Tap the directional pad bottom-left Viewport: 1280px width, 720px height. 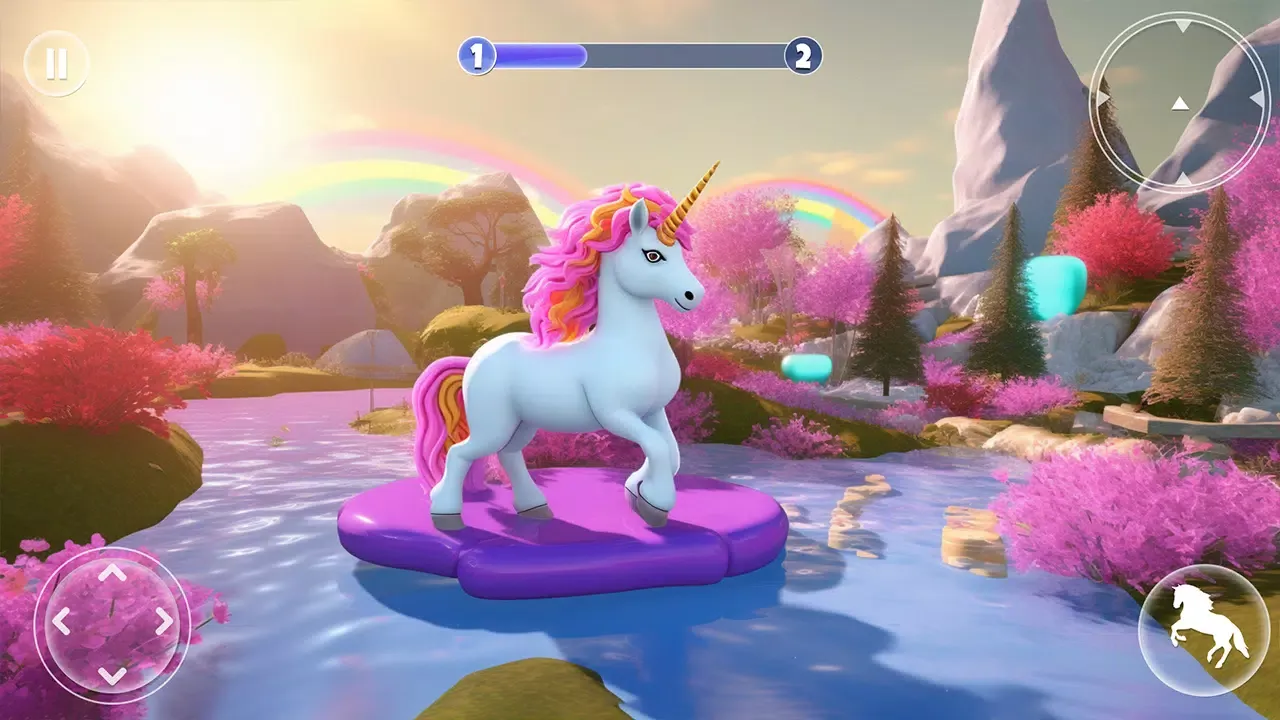coord(112,623)
